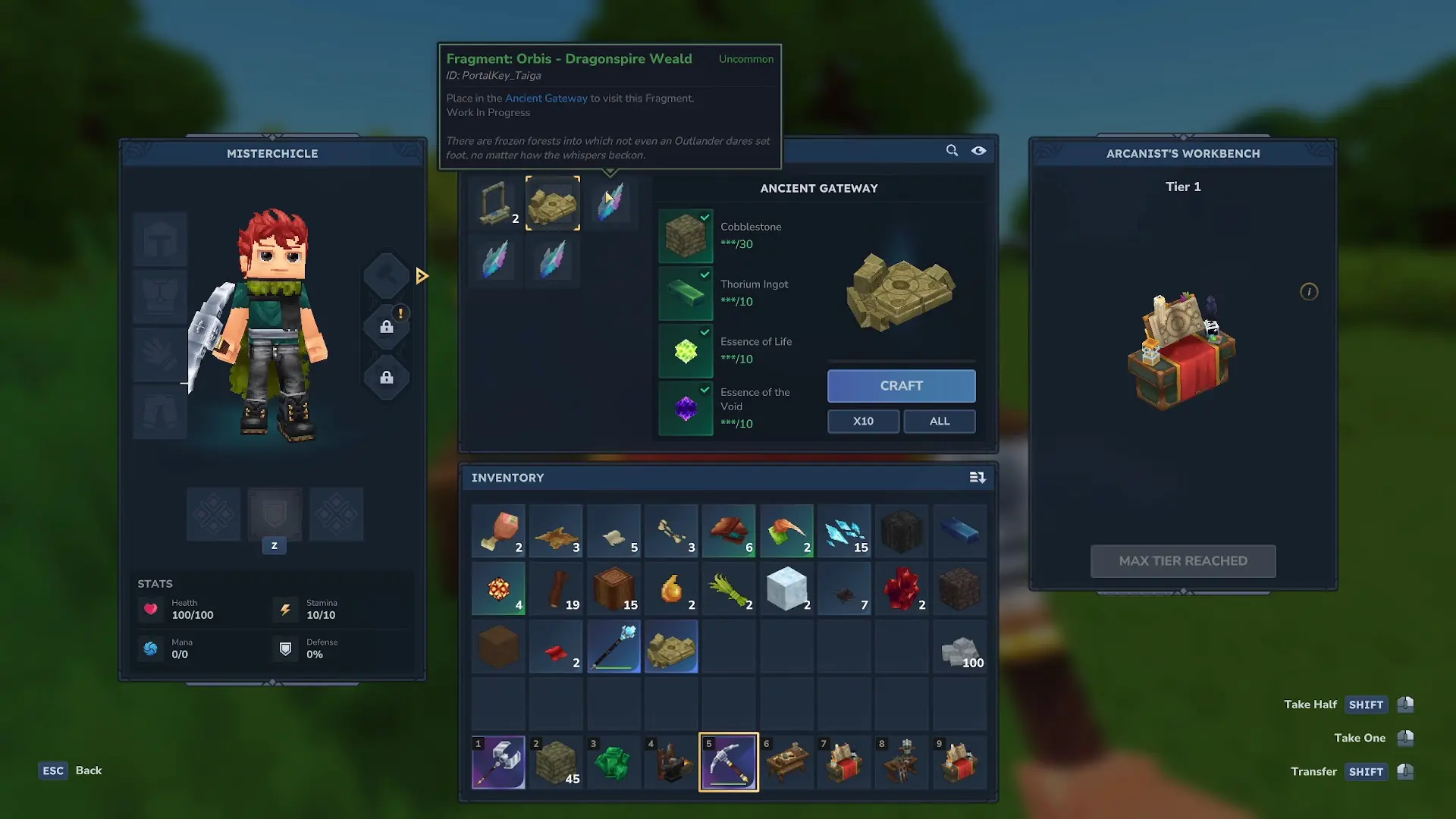
Task: Pick the hammer in hotbar slot 1
Action: [498, 761]
